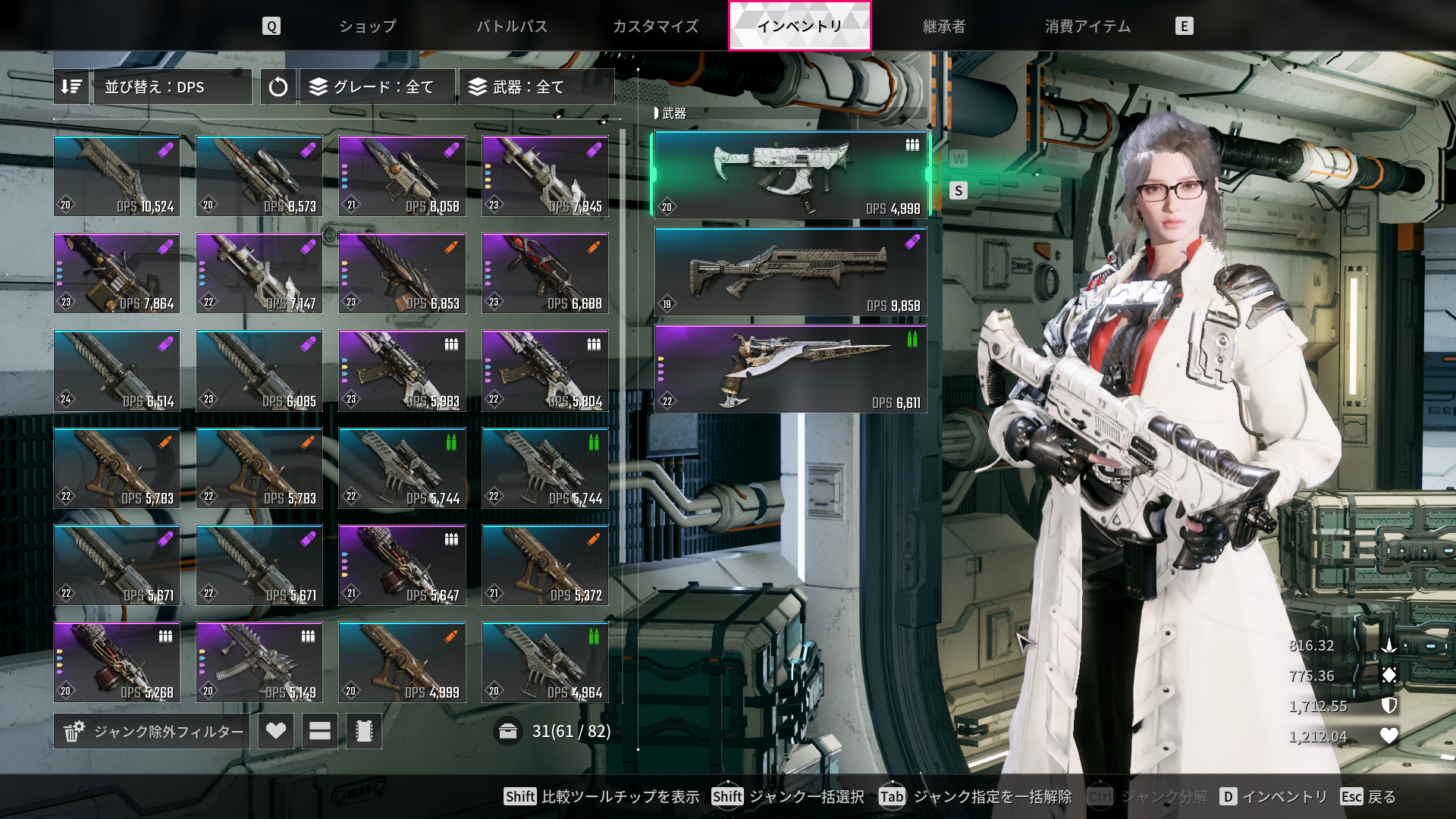This screenshot has width=1456, height=819.
Task: Select the DPS 10,524 weapon slot
Action: point(117,176)
